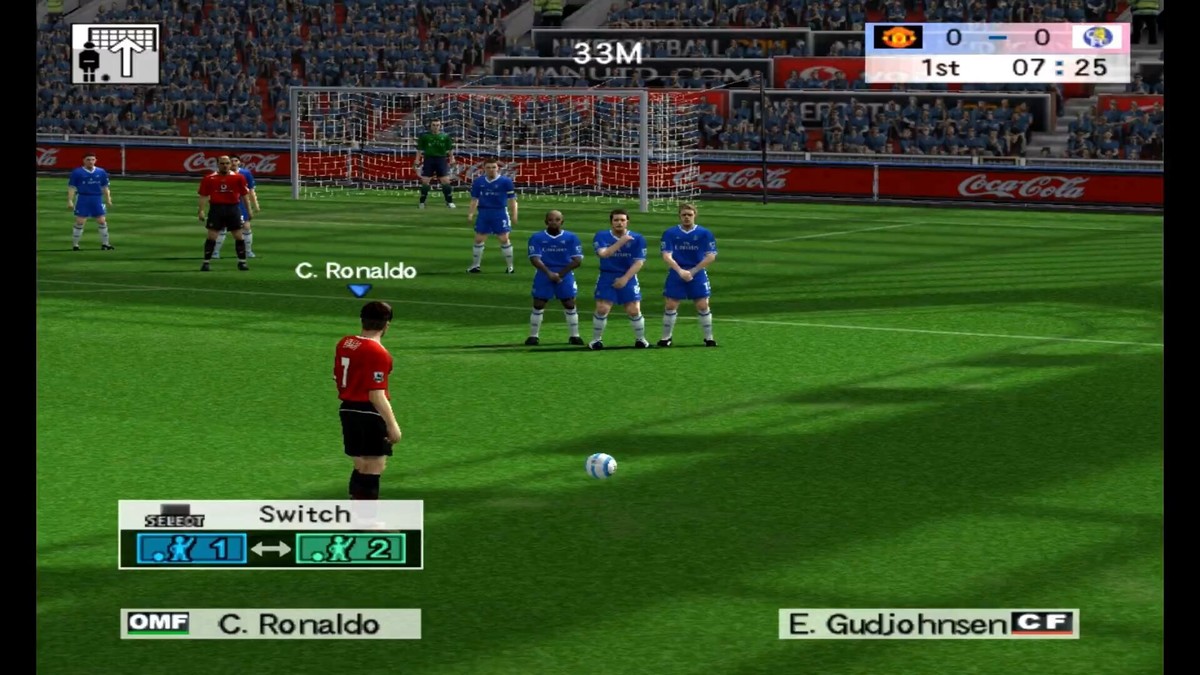The image size is (1200, 675).
Task: Select the OMF C. Ronaldo name panel
Action: point(271,624)
